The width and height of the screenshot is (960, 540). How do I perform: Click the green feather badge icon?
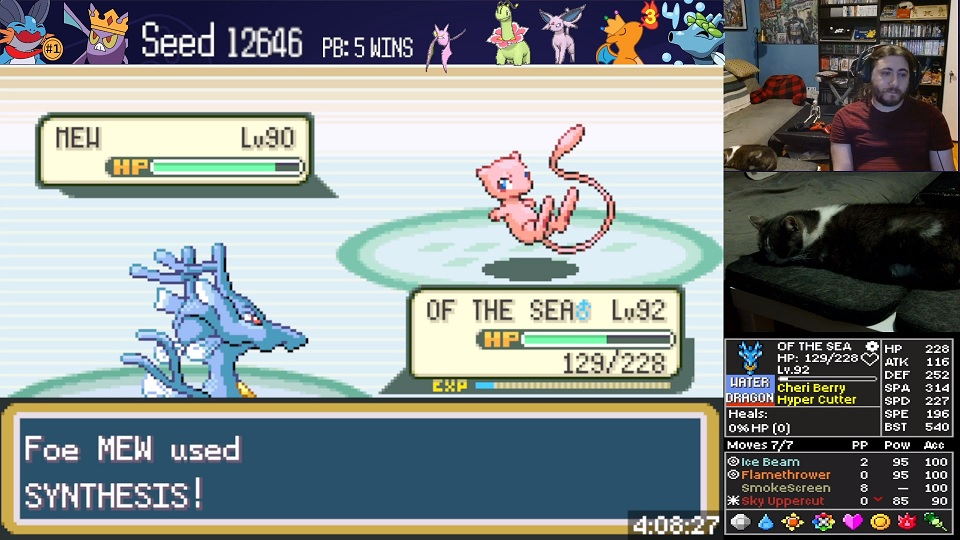point(936,522)
